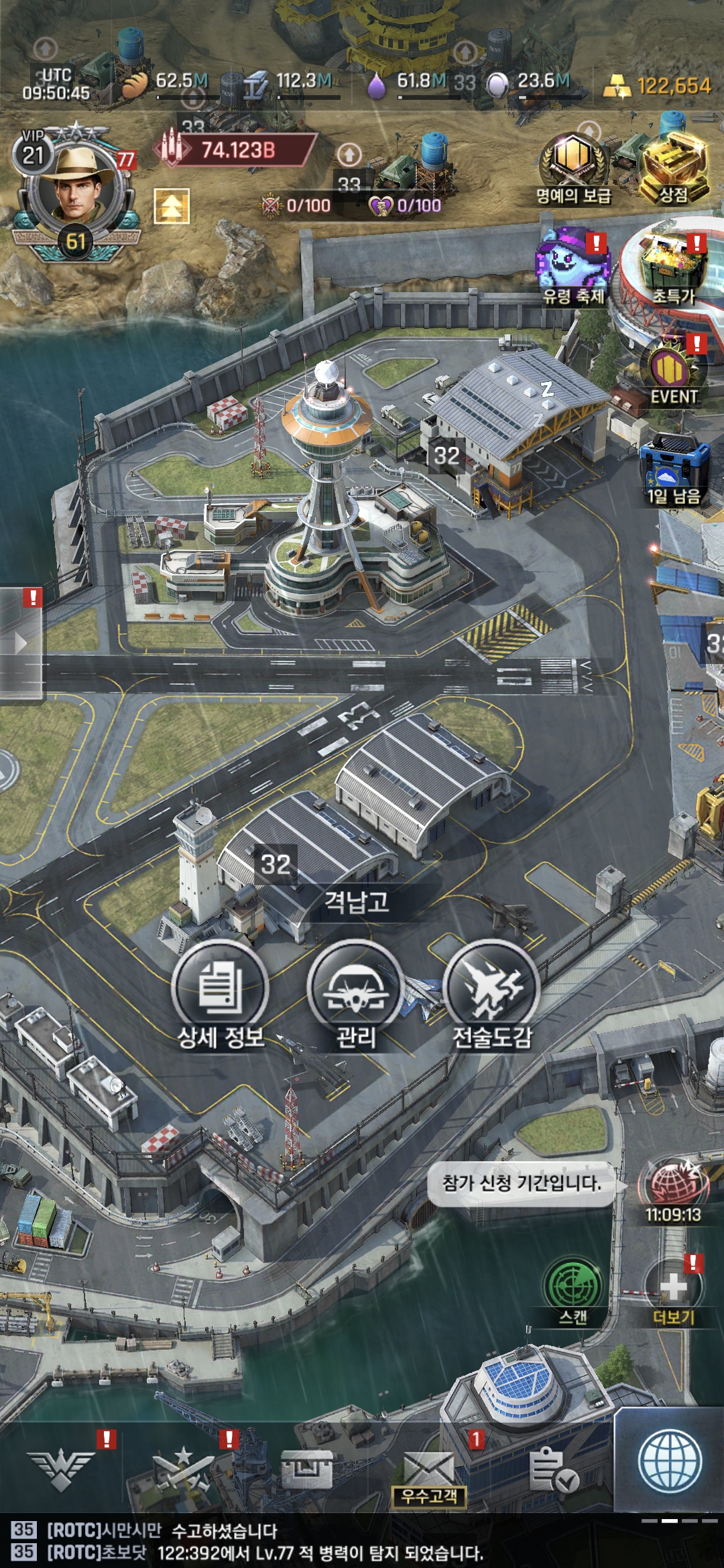Open 상세 정보 for the hangar
The height and width of the screenshot is (1568, 724).
220,989
